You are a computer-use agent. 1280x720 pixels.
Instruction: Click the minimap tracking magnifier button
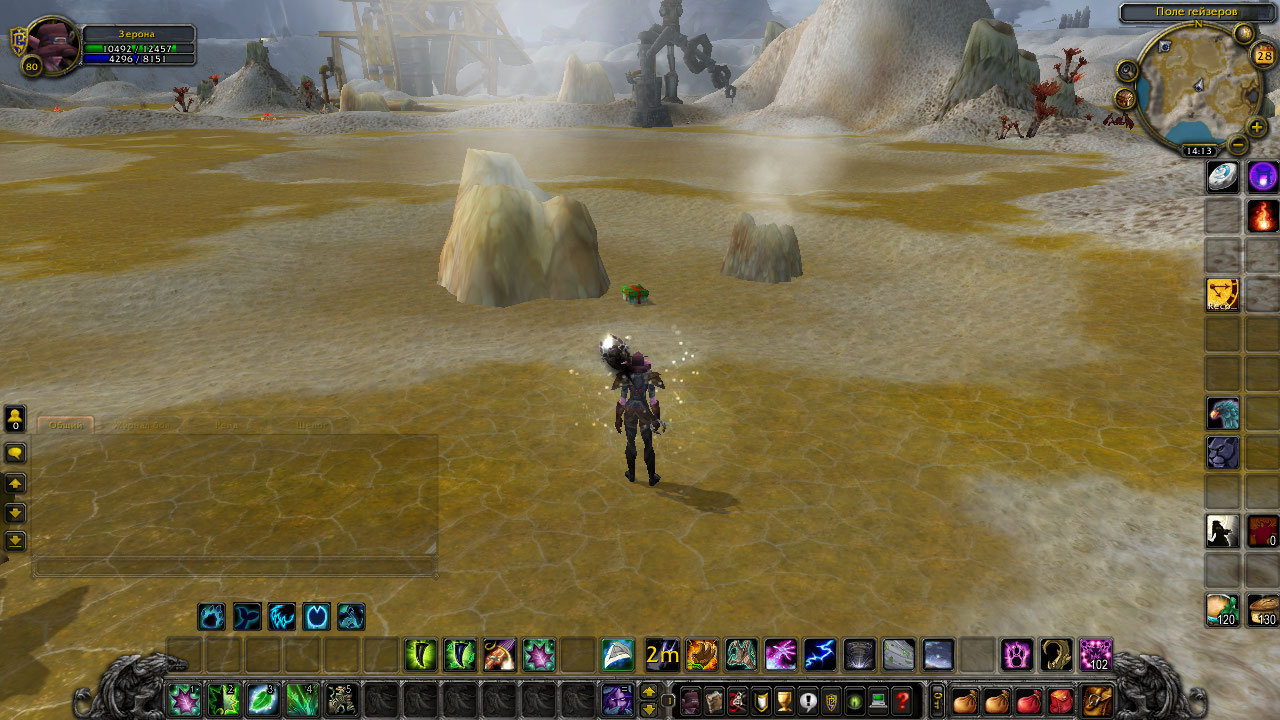(x=1128, y=70)
